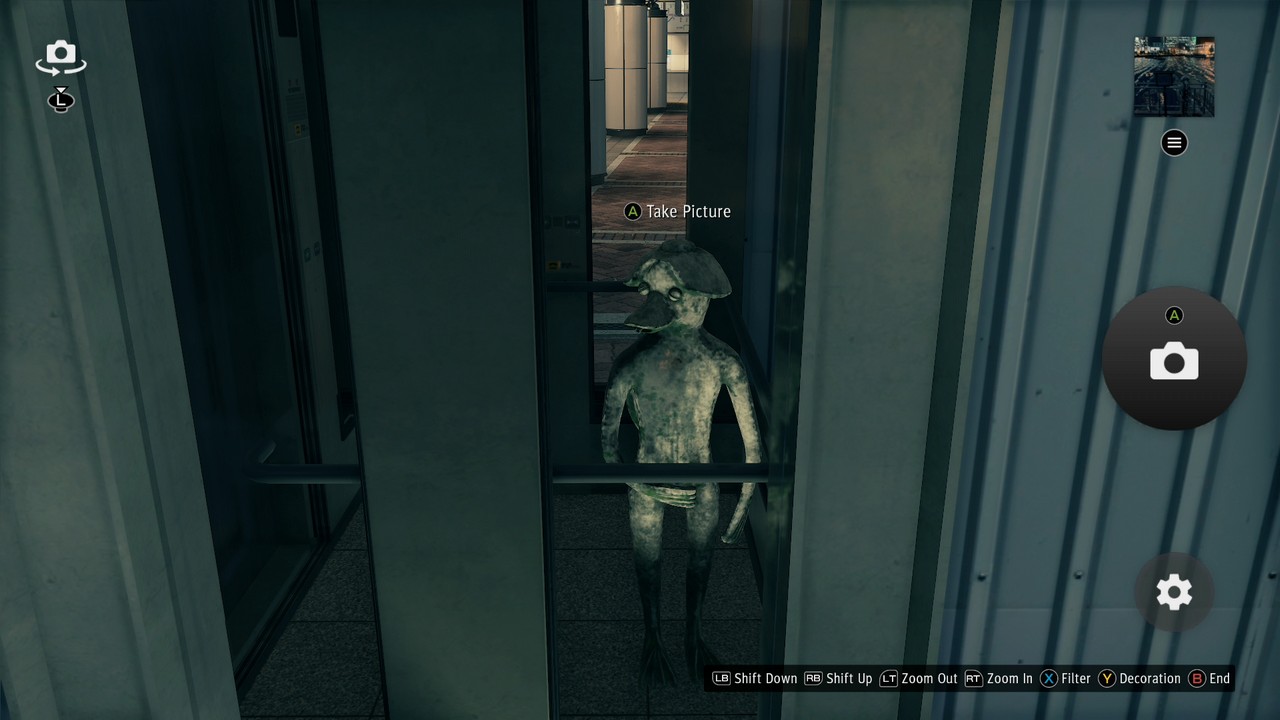Flip the camera view with the rotate-camera icon
This screenshot has width=1280, height=720.
(60, 57)
